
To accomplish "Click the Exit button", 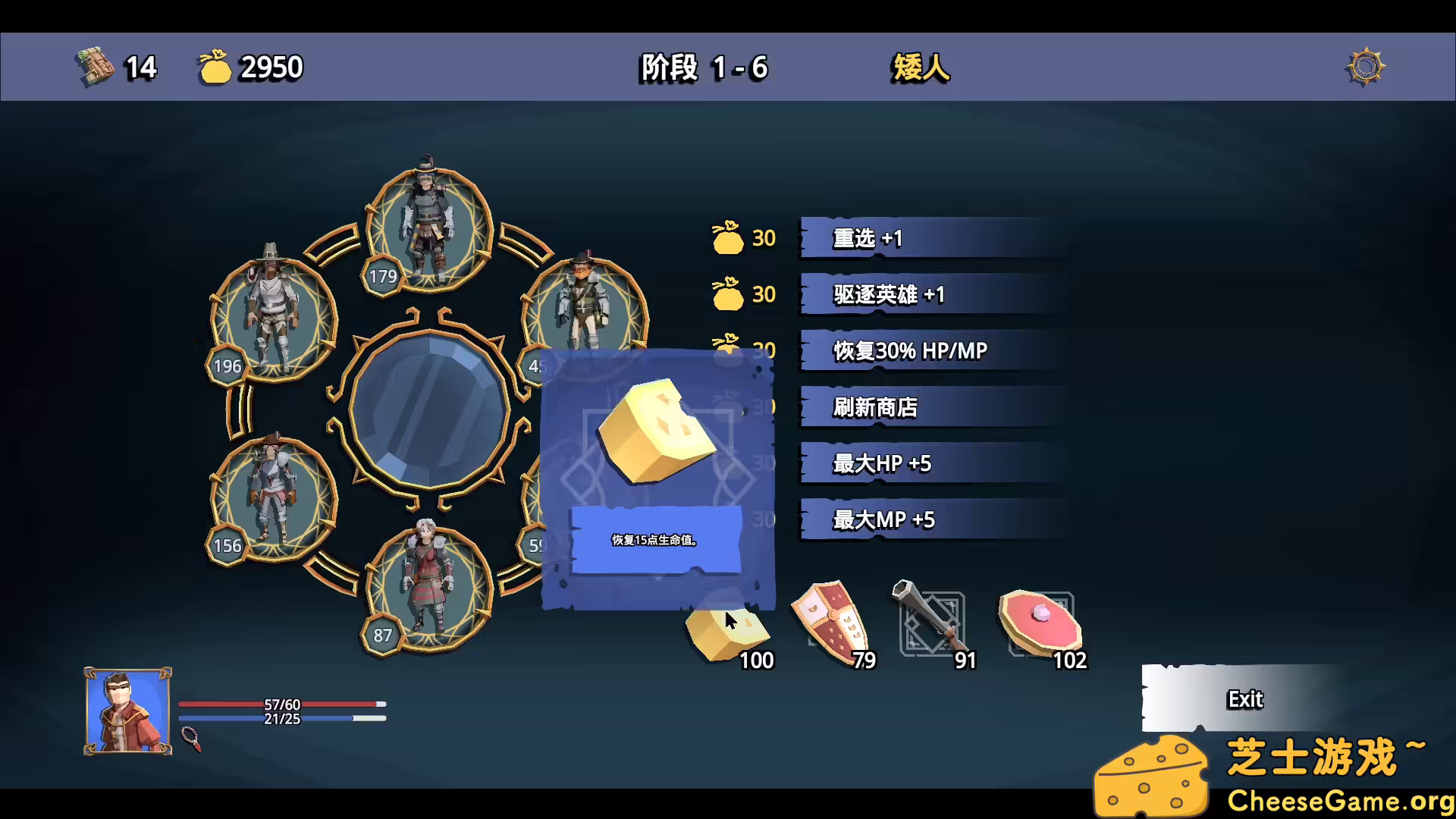I will coord(1244,699).
